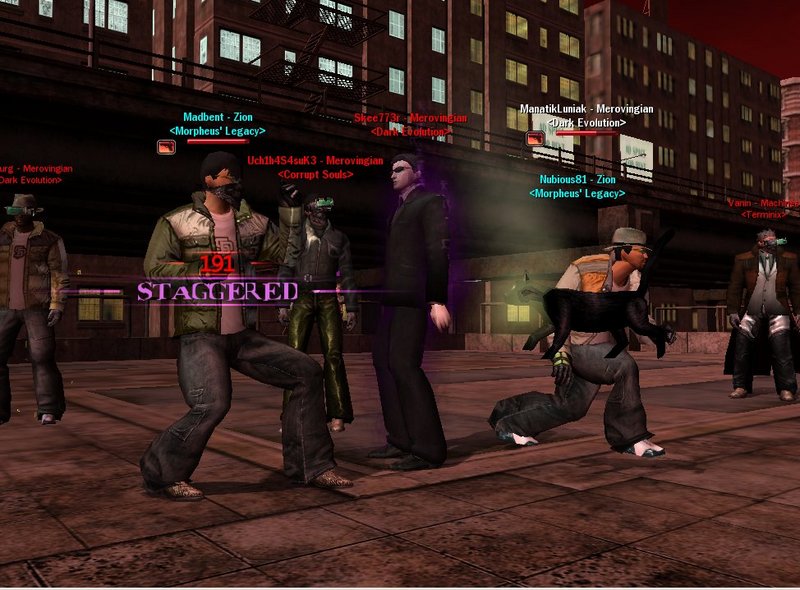Screen dimensions: 800x590
Task: Target the Nubious81 - Zion nameplate
Action: 579,180
